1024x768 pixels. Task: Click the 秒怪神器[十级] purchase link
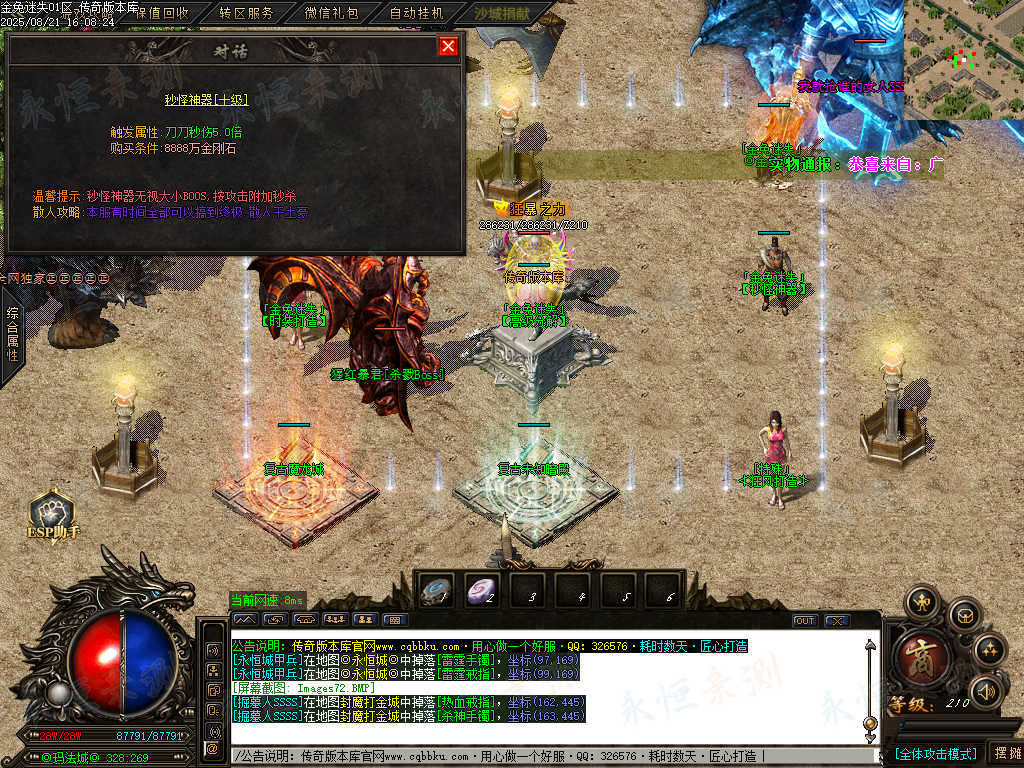pos(206,100)
